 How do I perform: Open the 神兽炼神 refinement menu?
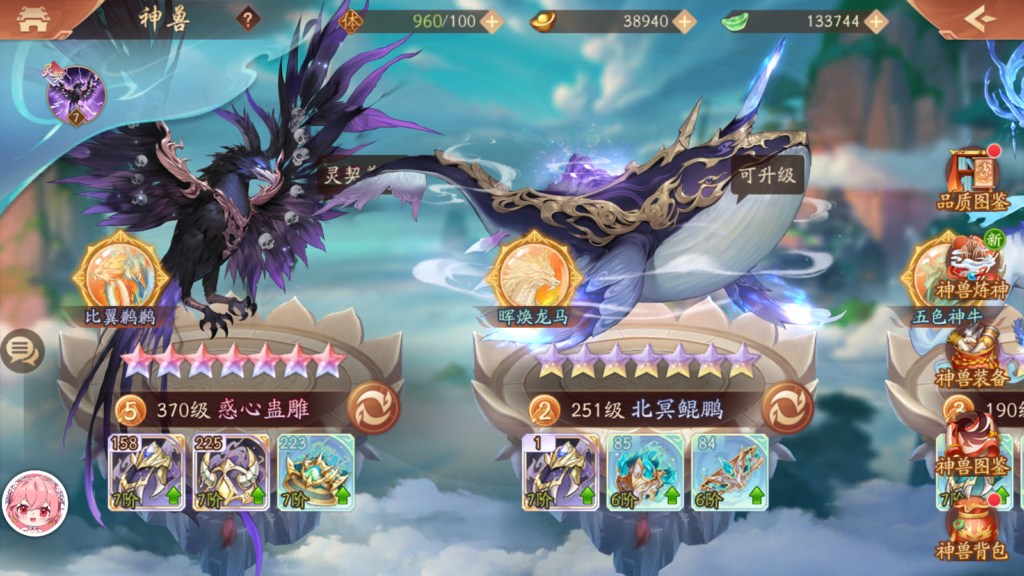coord(973,265)
